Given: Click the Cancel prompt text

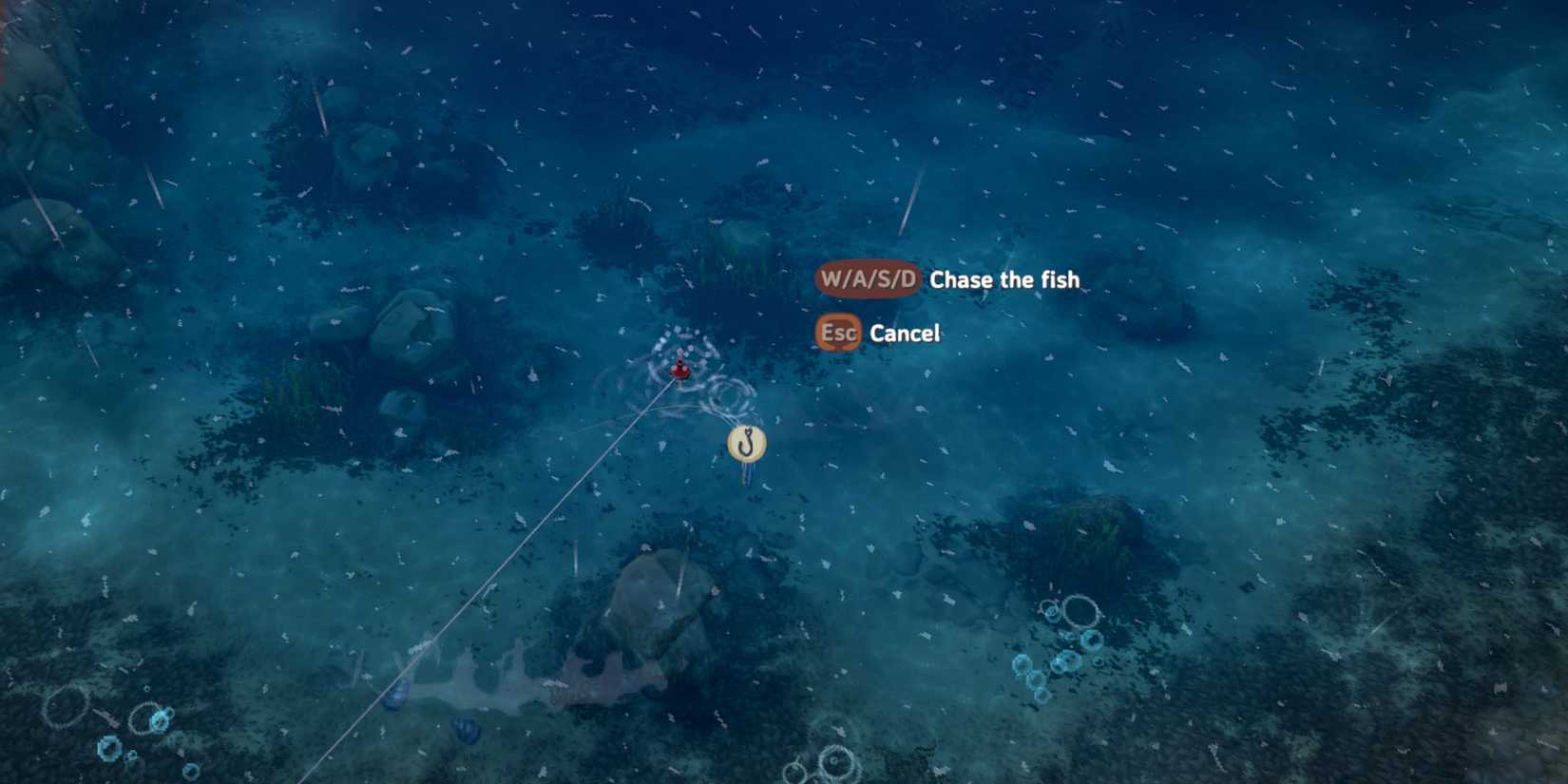Looking at the screenshot, I should [x=902, y=333].
